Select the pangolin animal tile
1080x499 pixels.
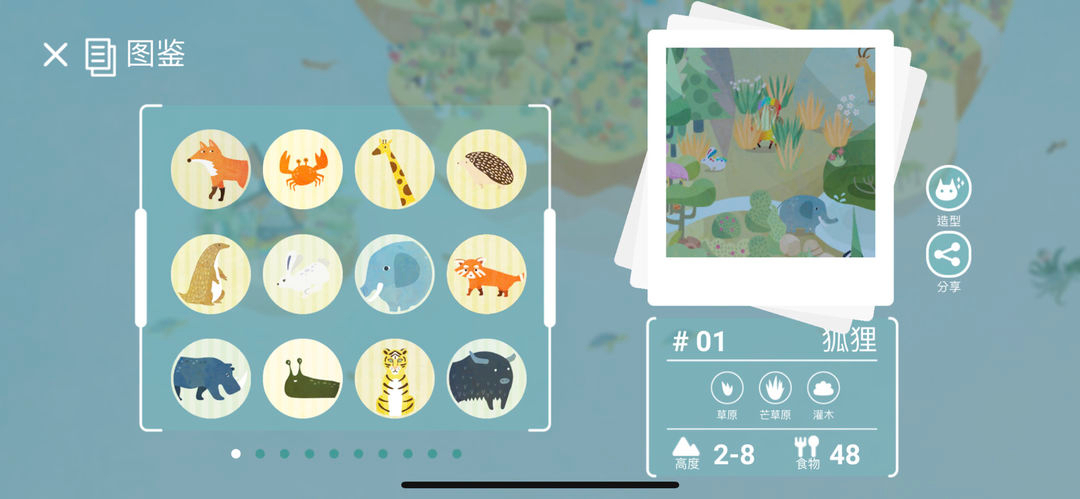pos(210,274)
